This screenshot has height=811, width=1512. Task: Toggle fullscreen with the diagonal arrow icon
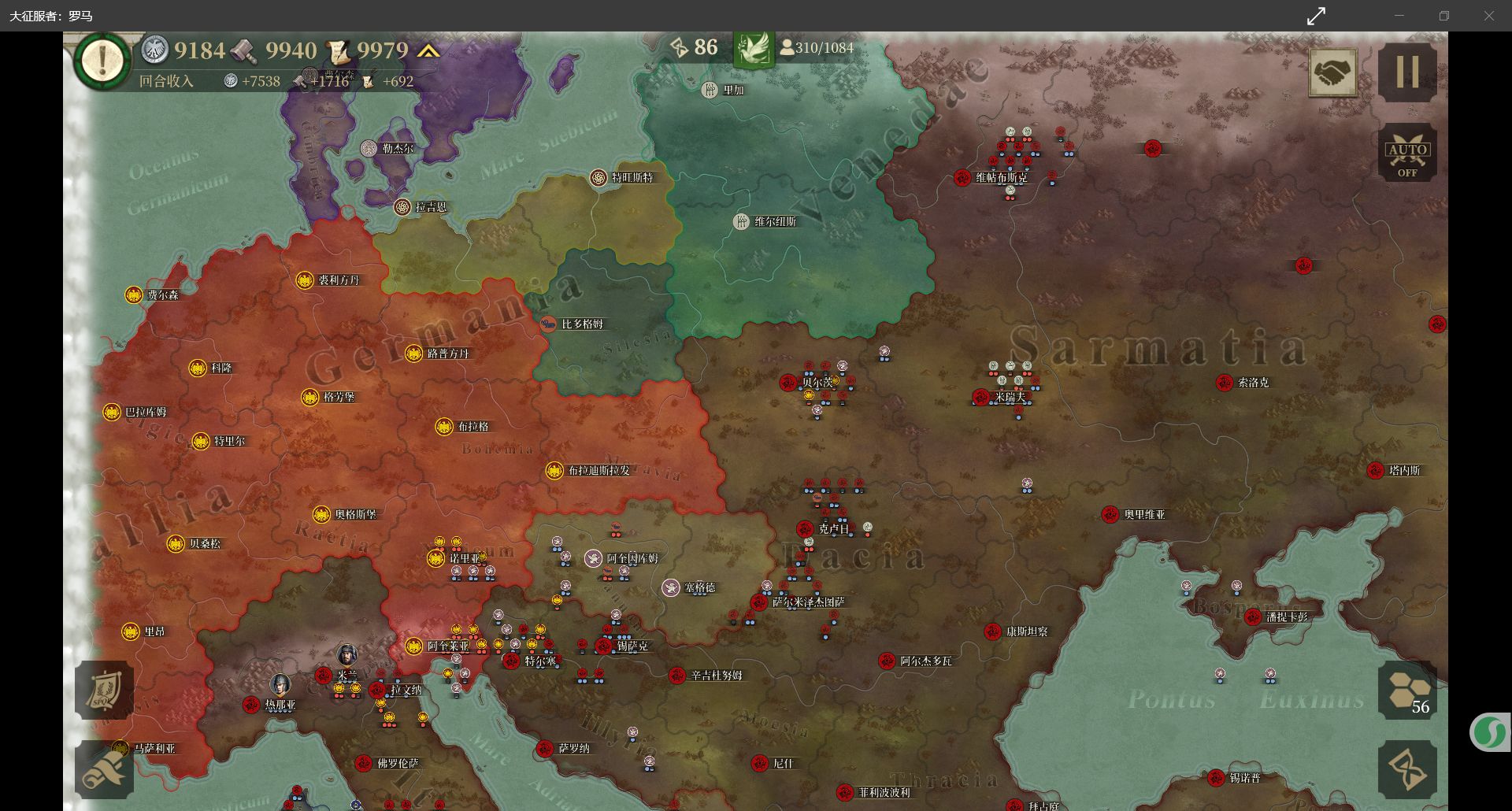tap(1316, 16)
